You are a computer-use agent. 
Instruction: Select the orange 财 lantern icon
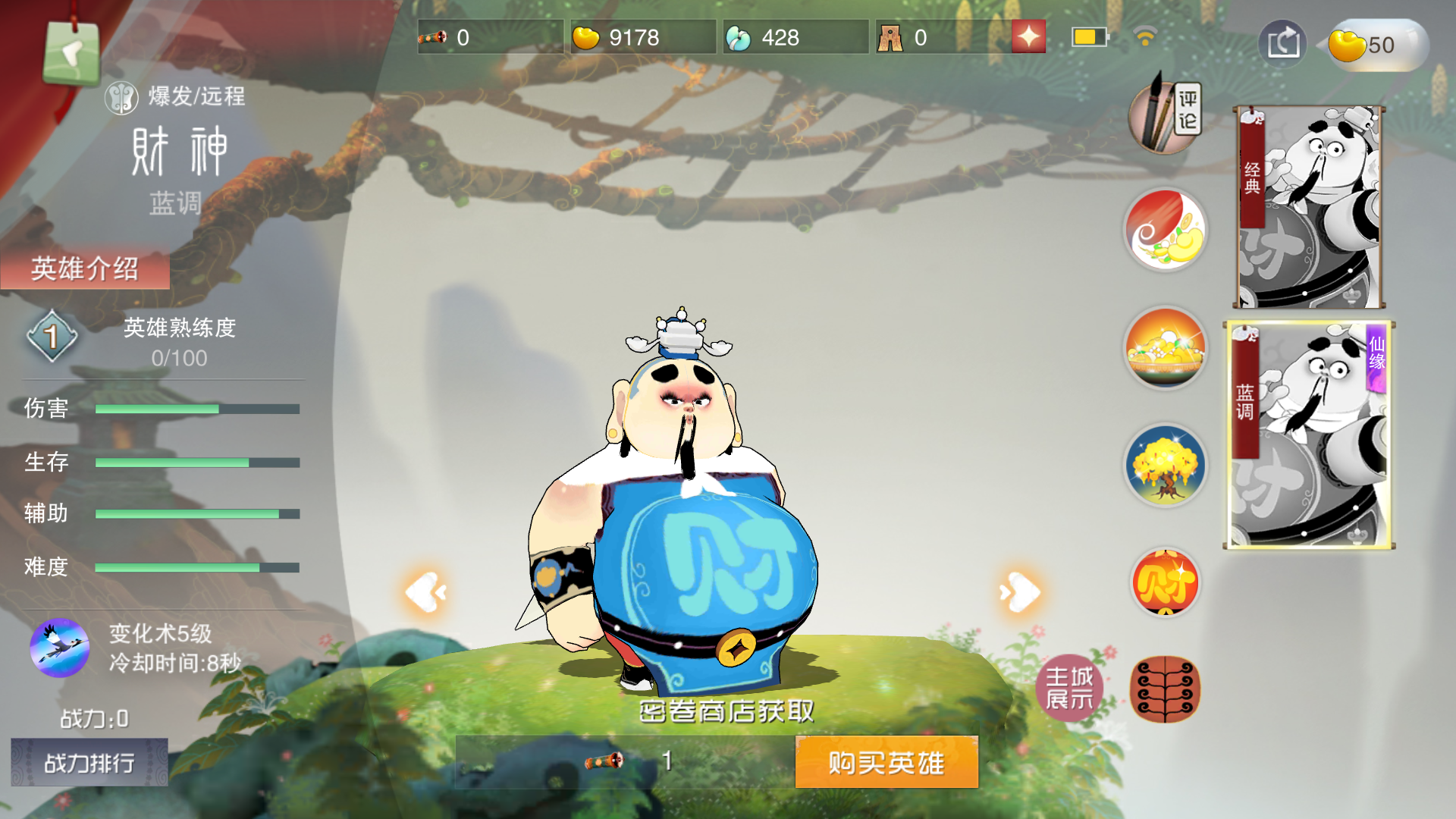(1166, 582)
